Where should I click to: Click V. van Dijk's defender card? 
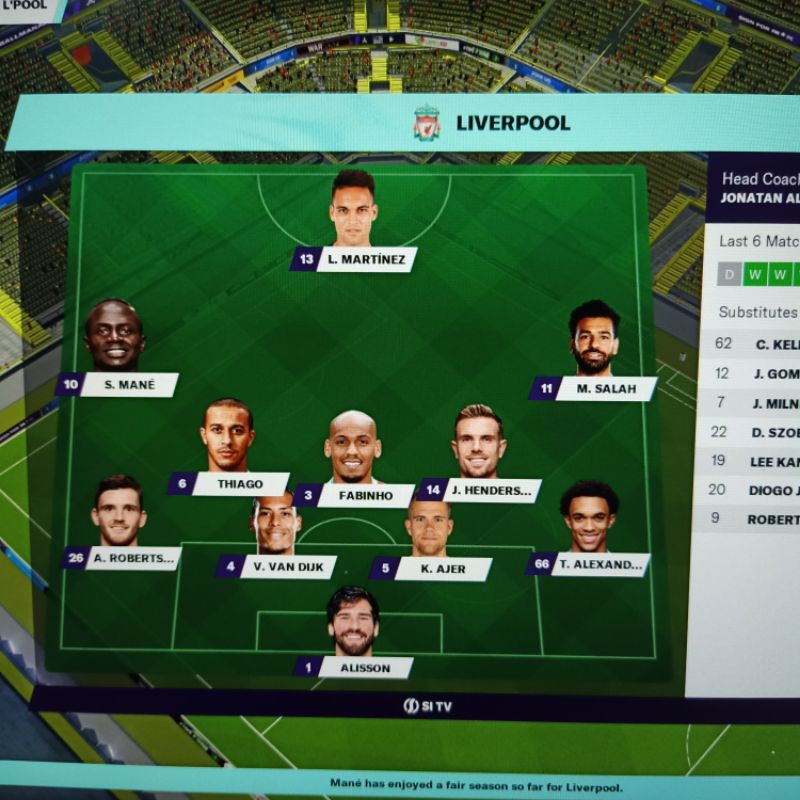(288, 567)
